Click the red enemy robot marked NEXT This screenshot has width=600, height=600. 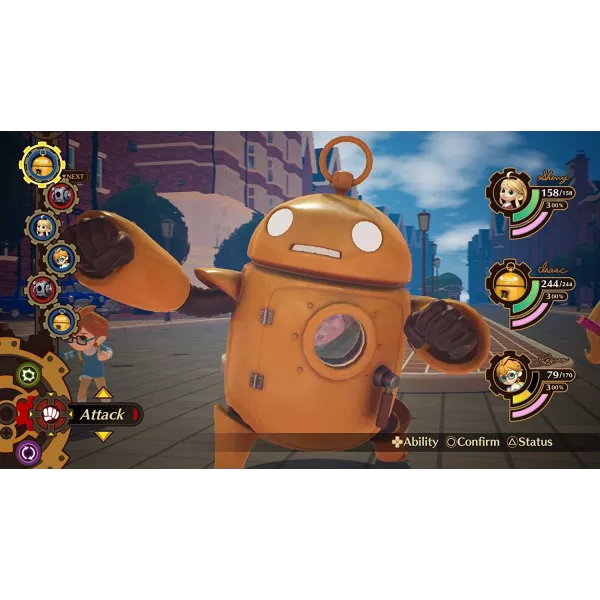[58, 195]
